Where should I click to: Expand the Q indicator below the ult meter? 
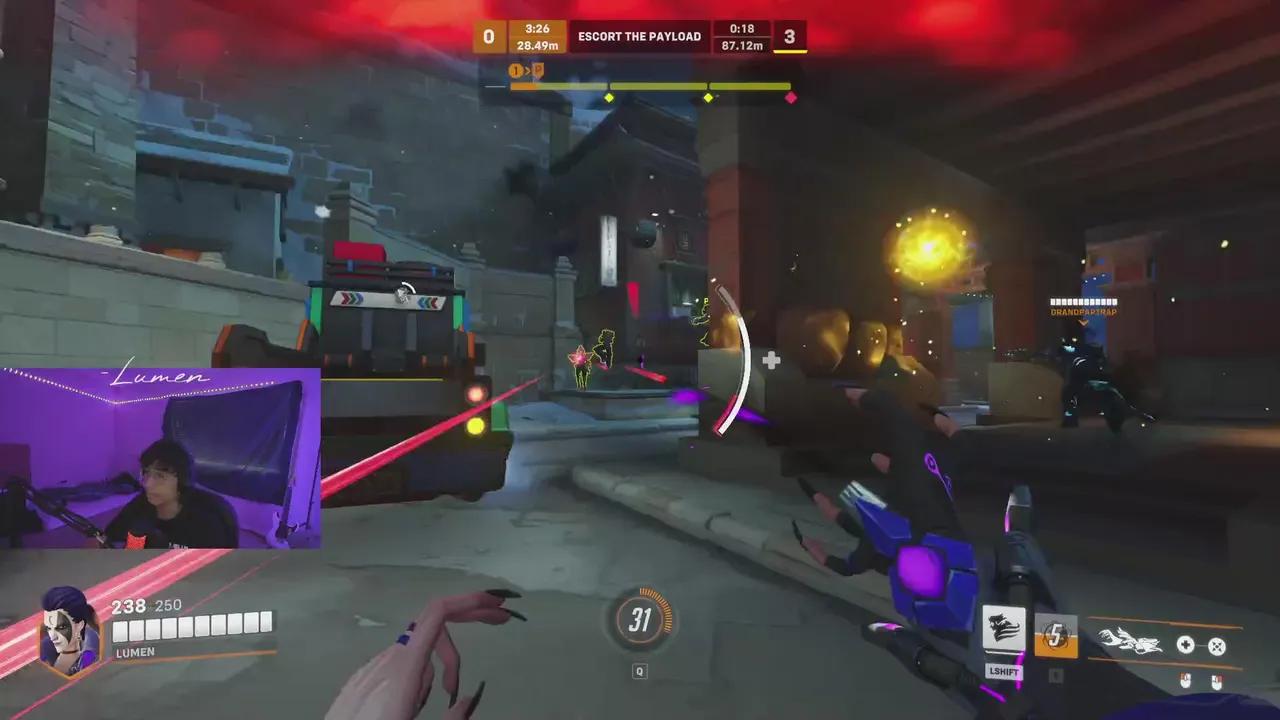pyautogui.click(x=640, y=671)
